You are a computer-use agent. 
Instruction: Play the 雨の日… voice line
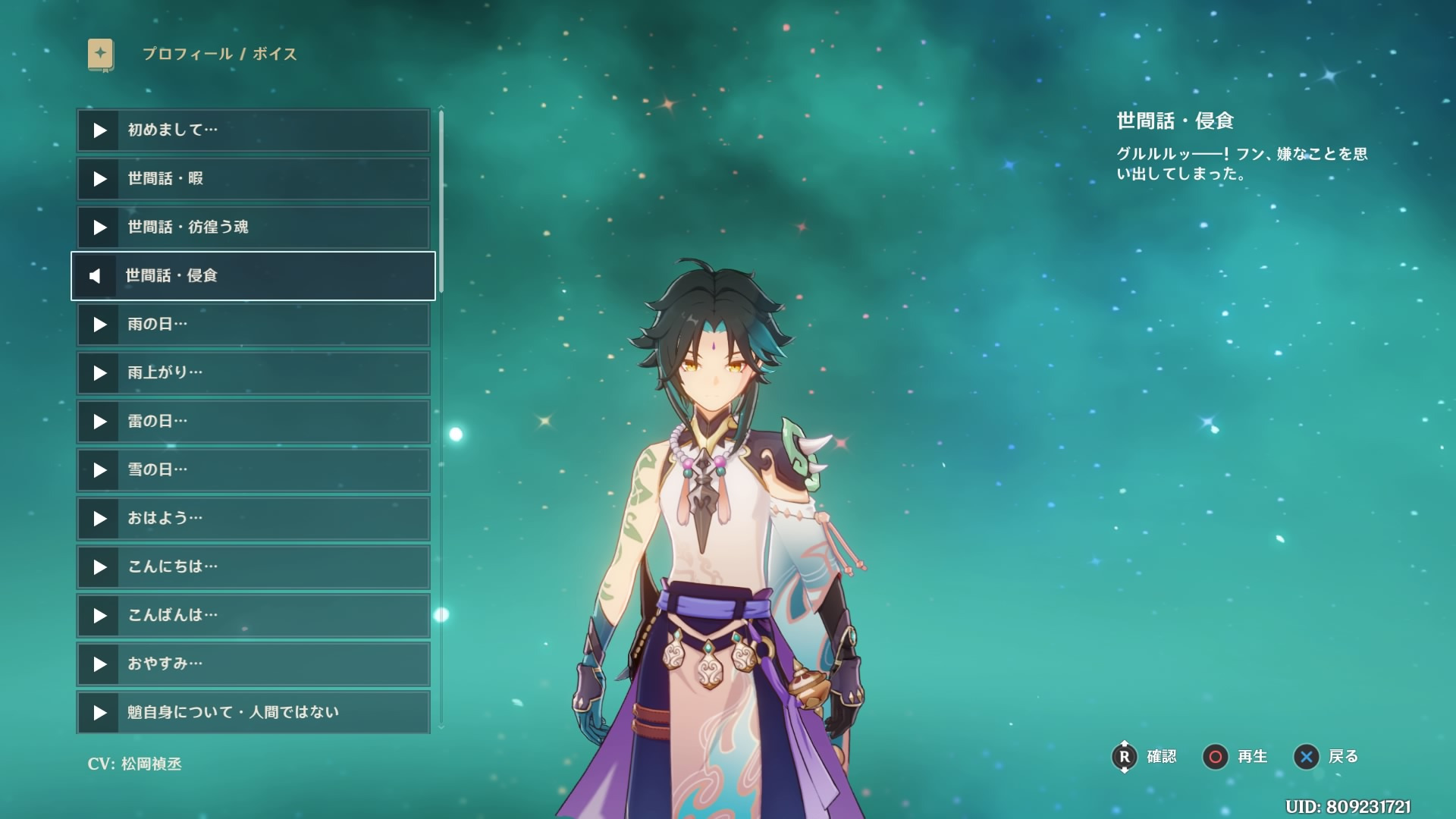[253, 325]
